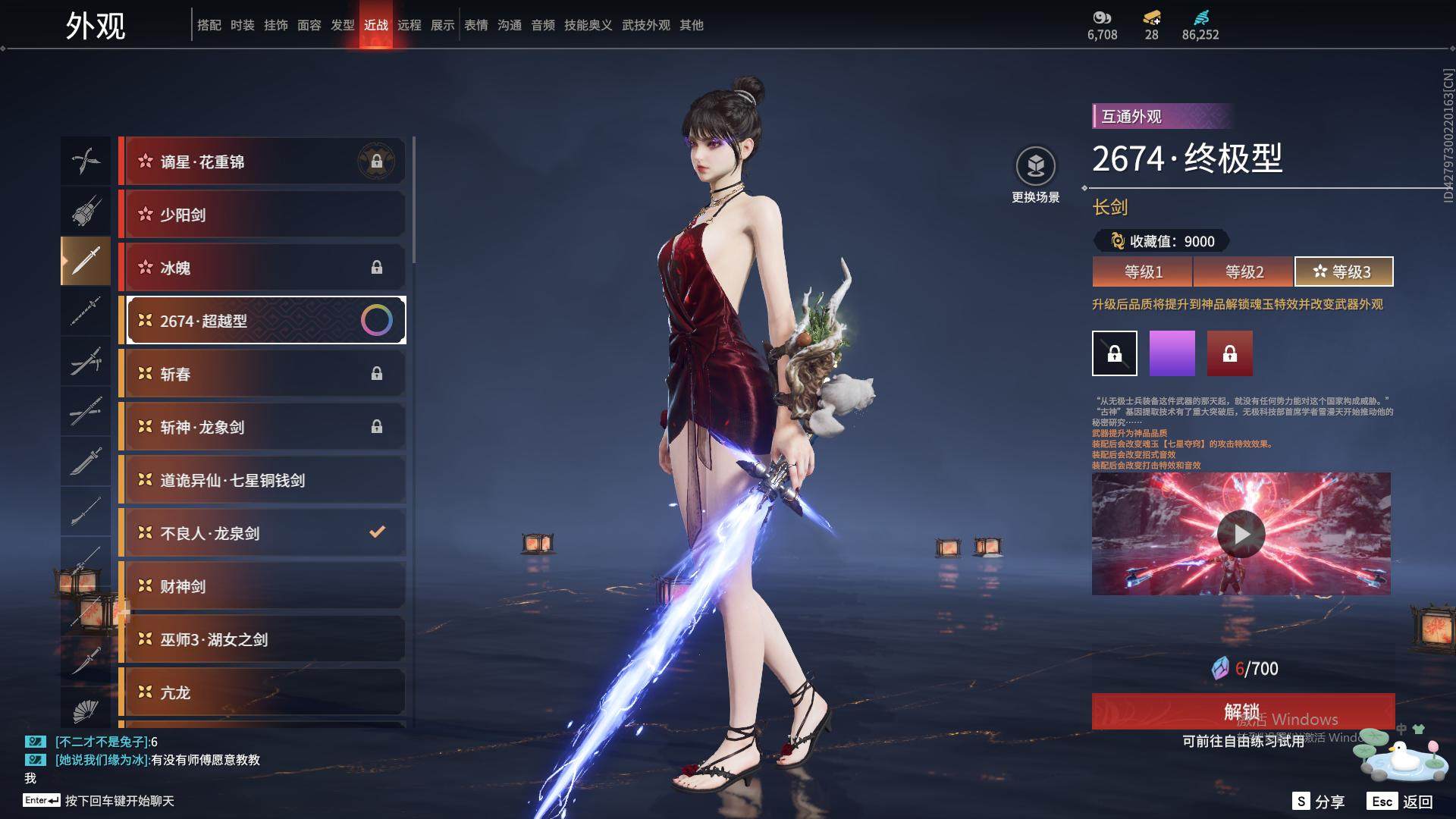
Task: Choose the 谪星·花重锦 sword skin
Action: 262,162
